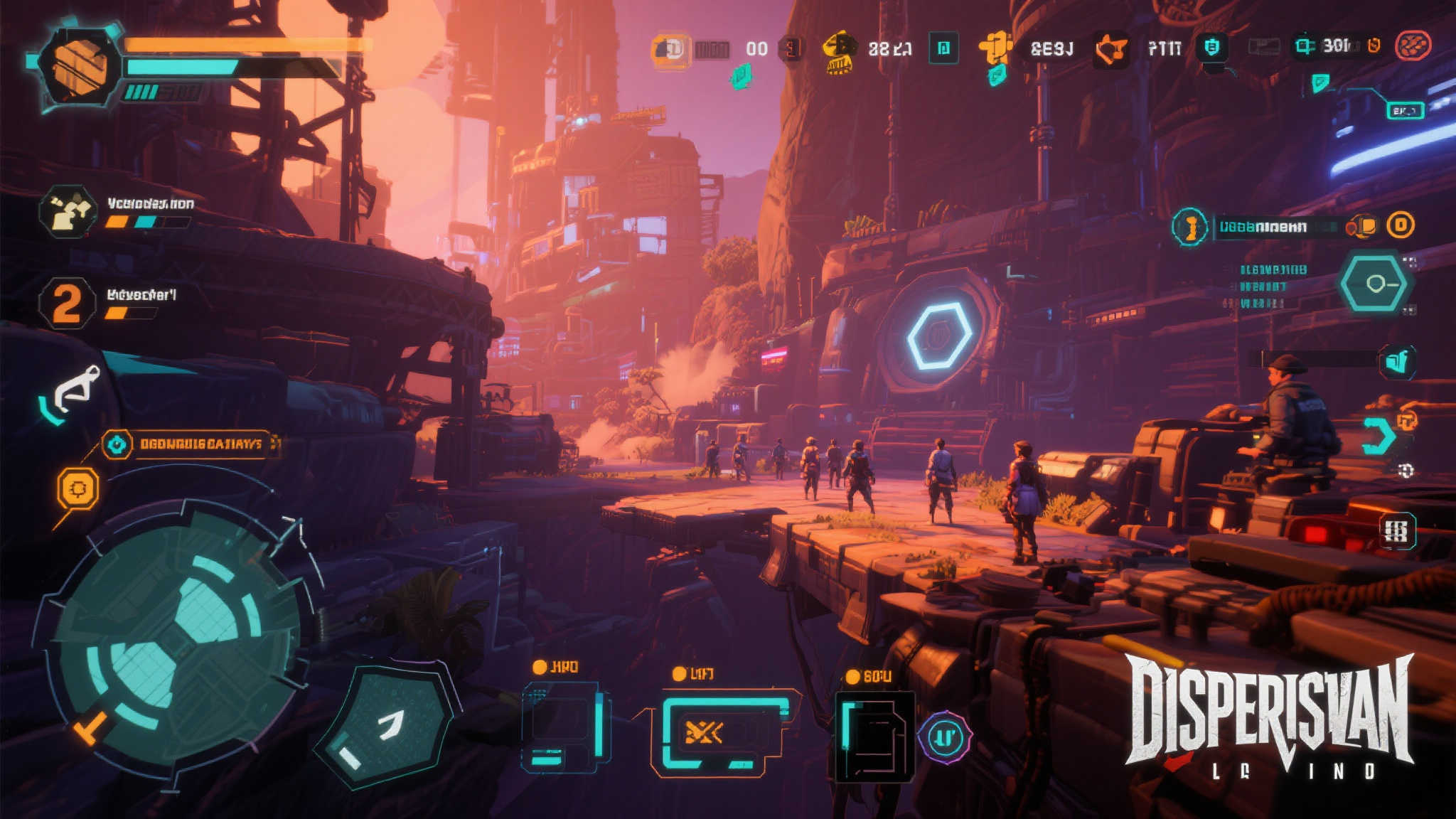
Task: Click the yellow squad member hexagon icon
Action: [68, 211]
